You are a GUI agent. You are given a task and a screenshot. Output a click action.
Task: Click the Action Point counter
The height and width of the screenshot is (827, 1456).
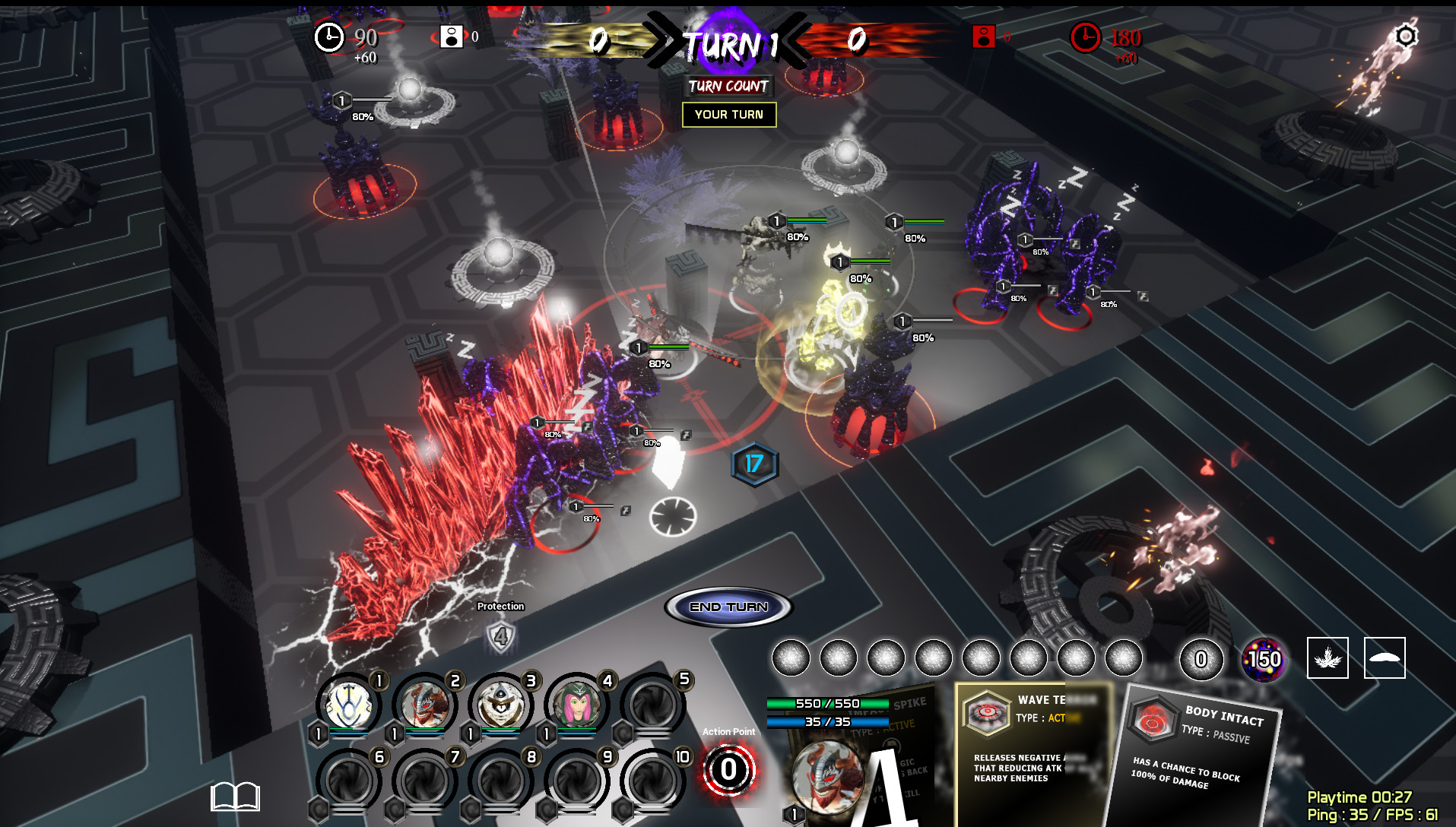click(728, 770)
